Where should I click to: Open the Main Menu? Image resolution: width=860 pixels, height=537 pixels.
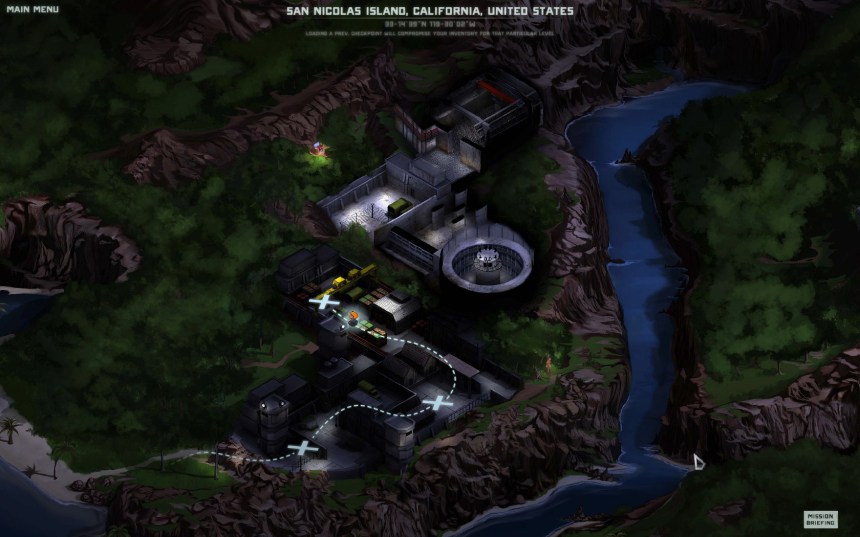tap(32, 10)
